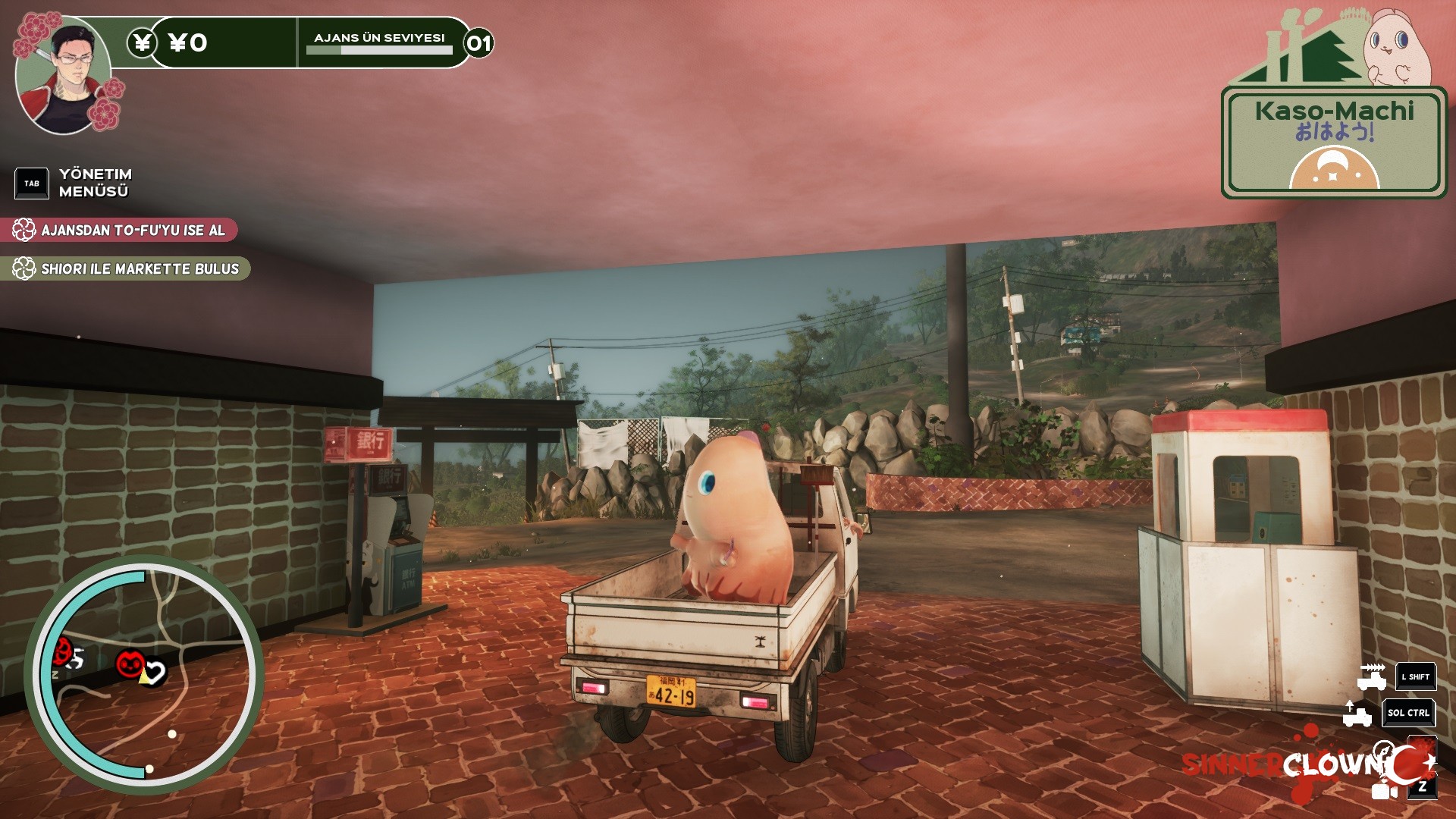Open the Kaso-Machi town sign panel
Image resolution: width=1456 pixels, height=819 pixels.
click(1333, 143)
